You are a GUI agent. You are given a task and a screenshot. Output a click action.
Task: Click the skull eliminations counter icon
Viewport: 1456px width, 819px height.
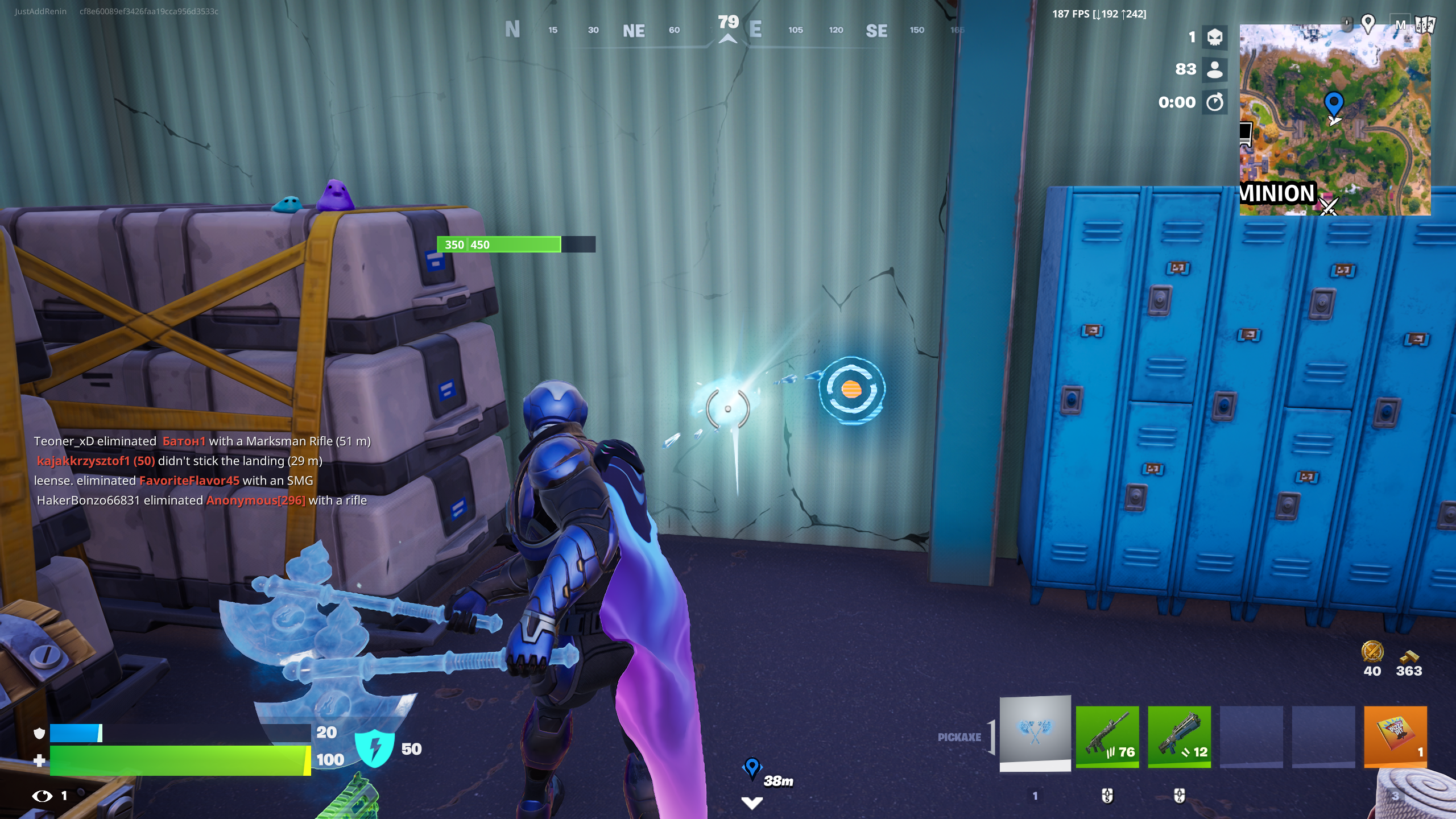coord(1215,38)
